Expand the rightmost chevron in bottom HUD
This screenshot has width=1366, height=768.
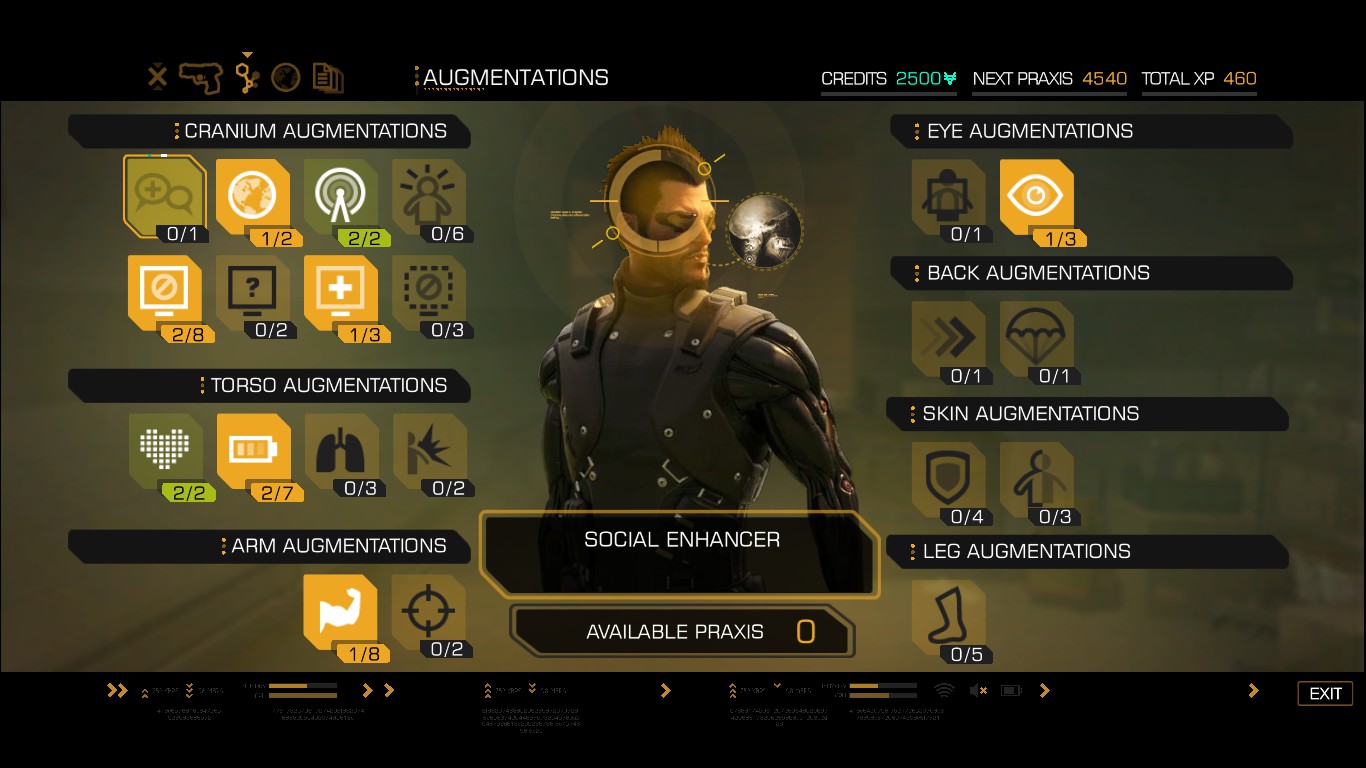[1252, 690]
